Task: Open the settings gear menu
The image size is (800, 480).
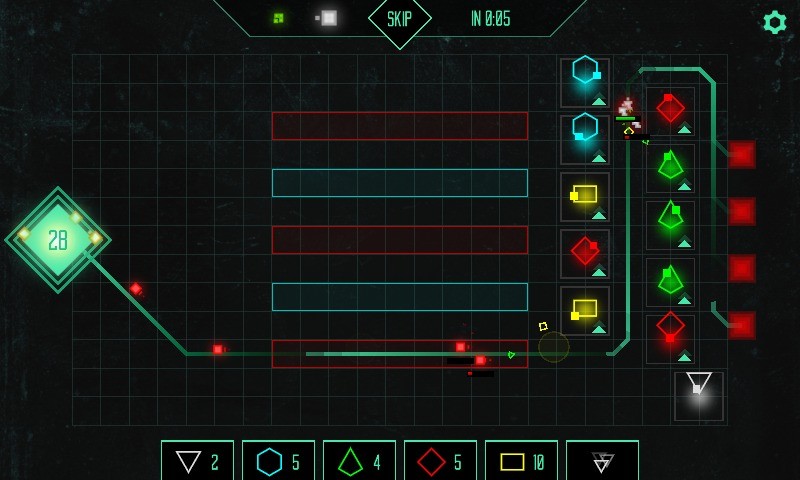Action: pyautogui.click(x=774, y=22)
